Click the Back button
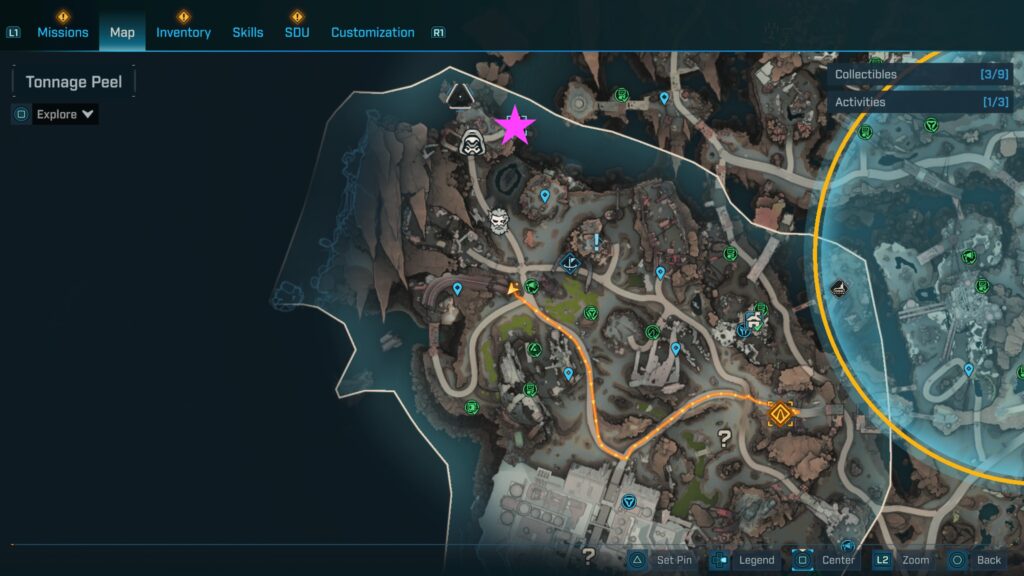Screen dimensions: 1024x576 pyautogui.click(x=975, y=560)
